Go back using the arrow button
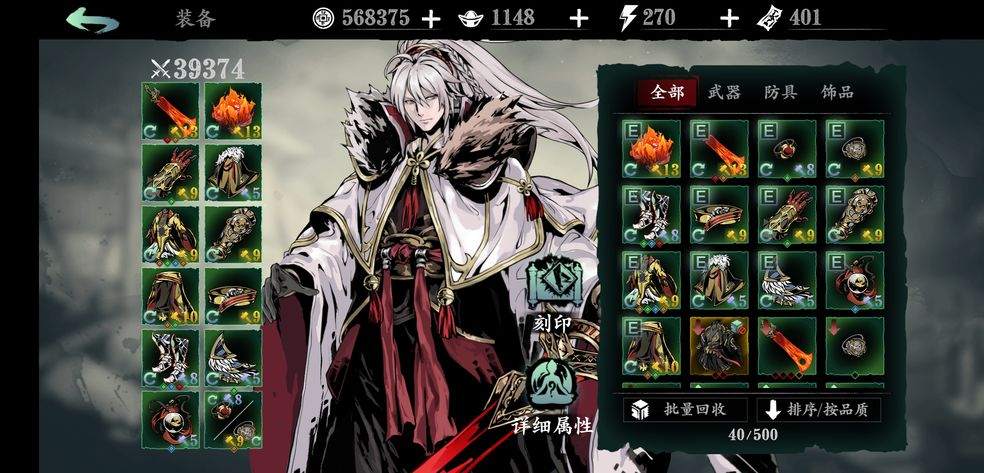 click(92, 19)
